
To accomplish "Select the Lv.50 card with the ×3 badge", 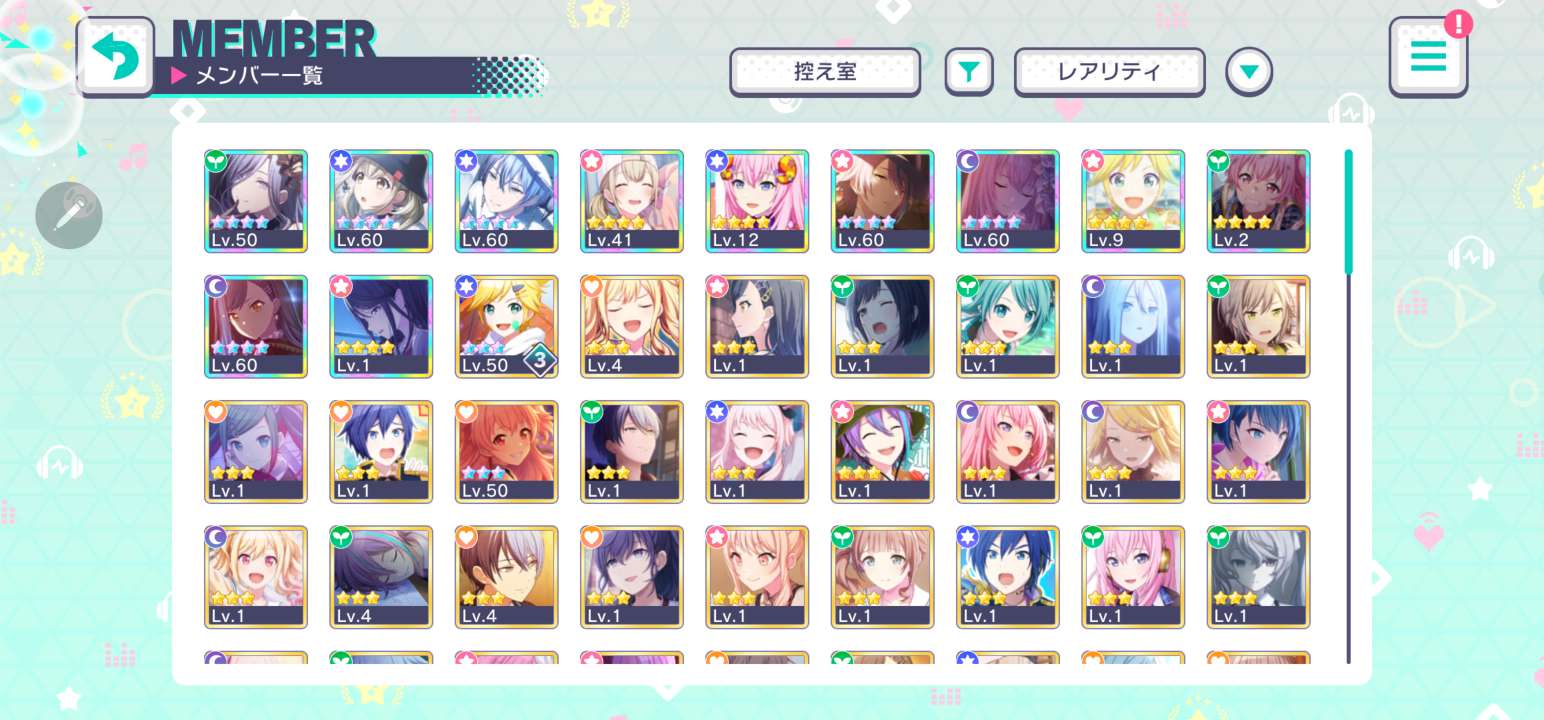I will 506,326.
